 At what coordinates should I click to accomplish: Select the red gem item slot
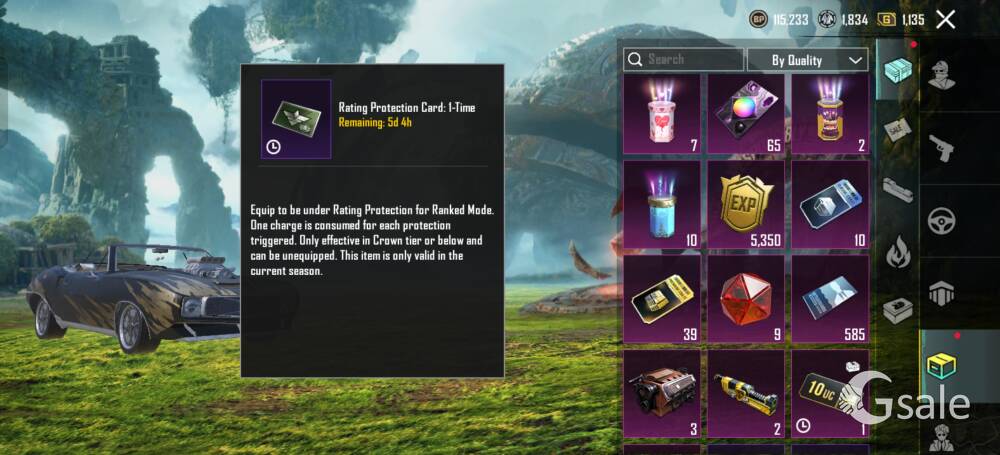[746, 297]
